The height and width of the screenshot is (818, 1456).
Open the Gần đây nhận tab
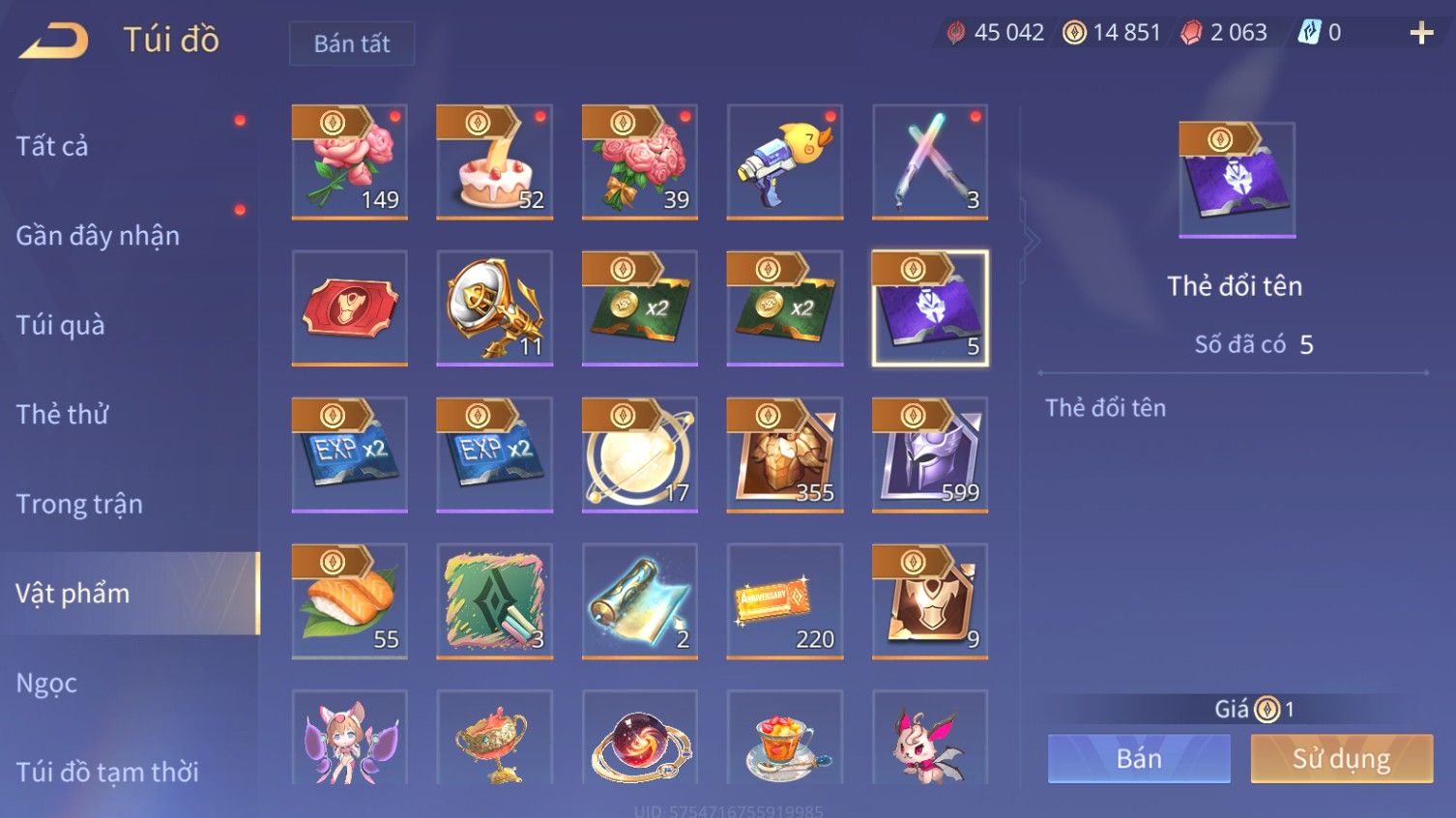tap(98, 236)
